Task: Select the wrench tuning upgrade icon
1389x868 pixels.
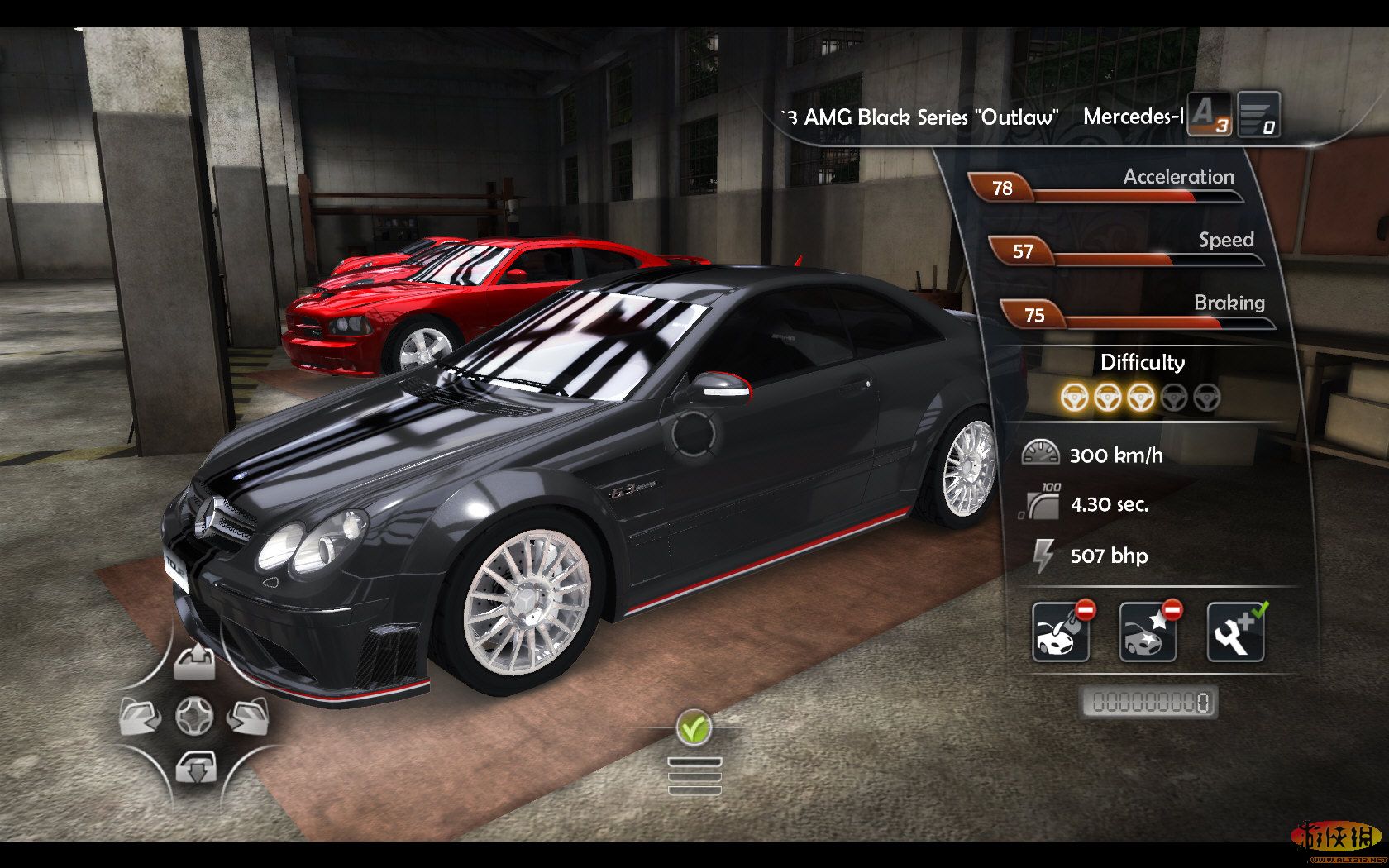Action: pos(1236,632)
